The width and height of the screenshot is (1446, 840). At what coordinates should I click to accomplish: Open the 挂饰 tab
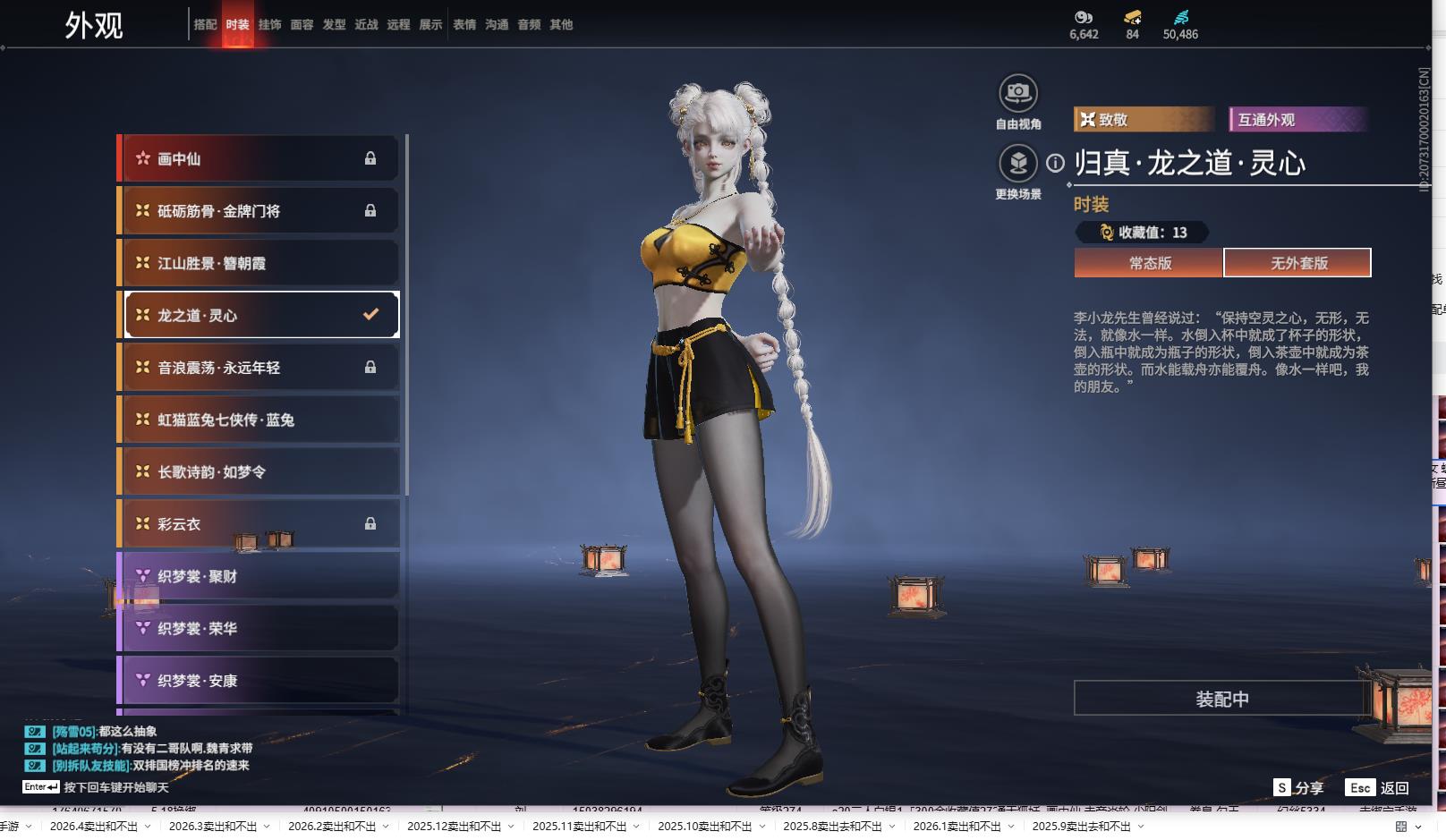[269, 25]
